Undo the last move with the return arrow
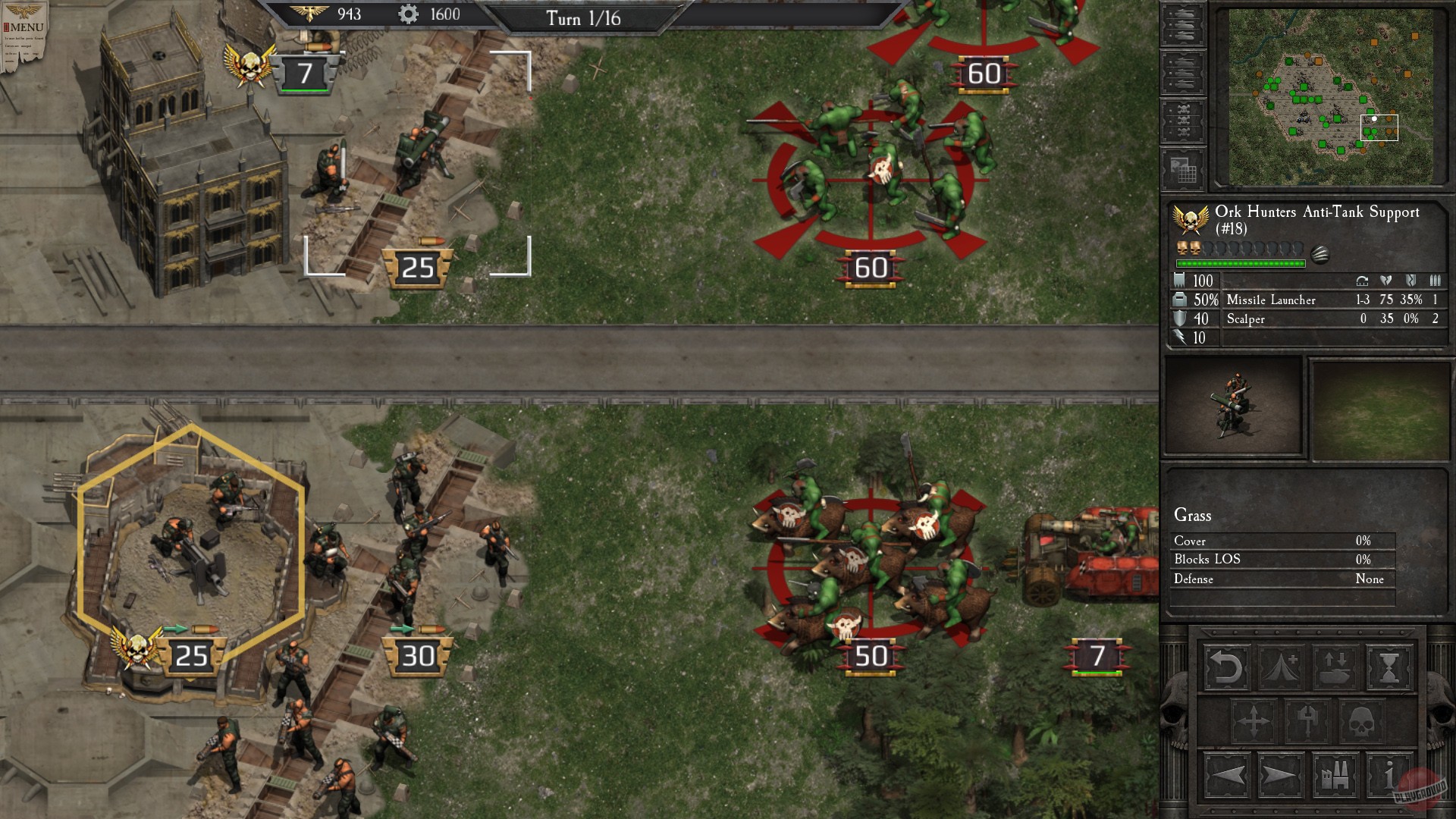 point(1226,669)
